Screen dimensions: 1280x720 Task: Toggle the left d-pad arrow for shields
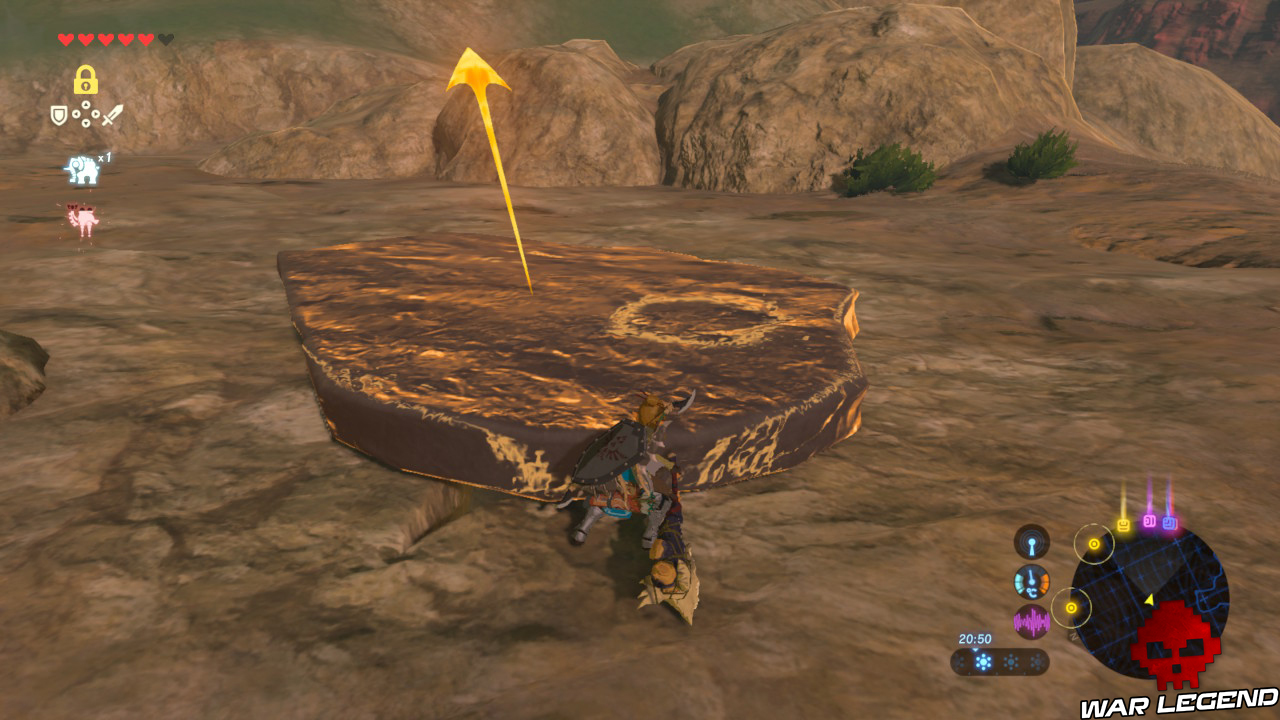pos(76,114)
